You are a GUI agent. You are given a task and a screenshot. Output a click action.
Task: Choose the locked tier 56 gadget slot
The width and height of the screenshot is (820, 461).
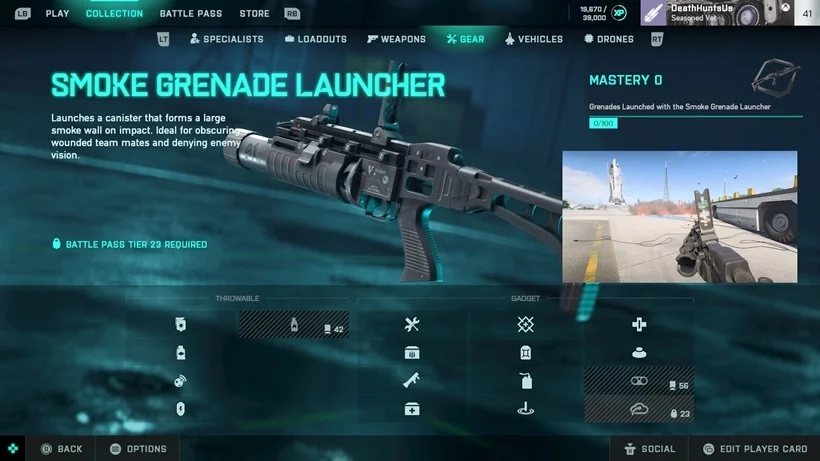click(x=639, y=381)
